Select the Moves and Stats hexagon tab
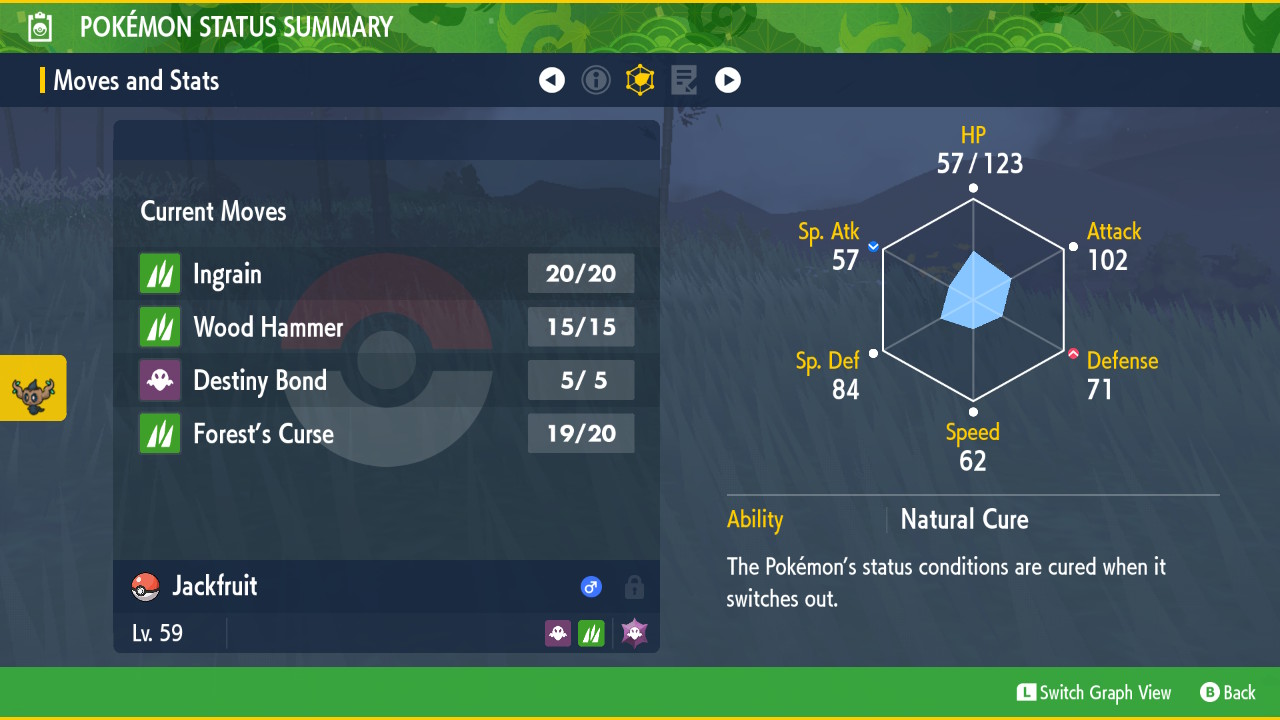Image resolution: width=1280 pixels, height=720 pixels. pos(640,80)
